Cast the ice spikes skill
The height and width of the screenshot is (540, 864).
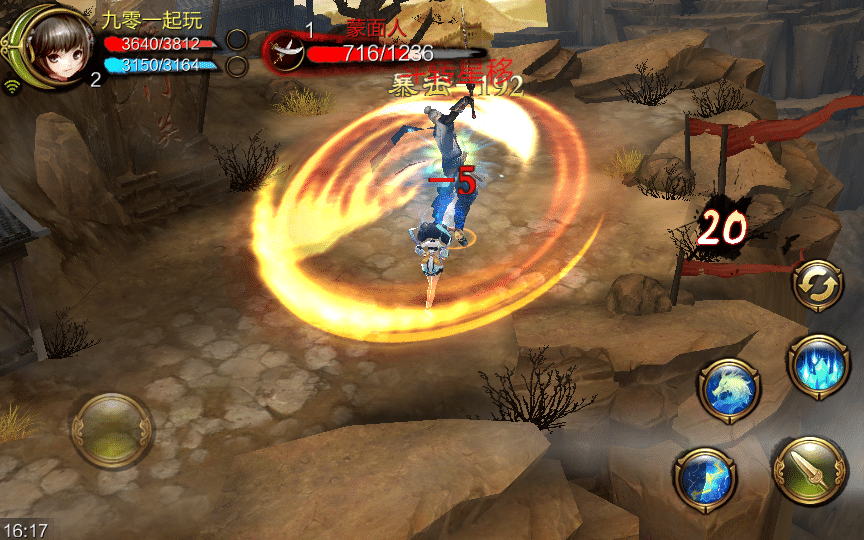(x=817, y=364)
